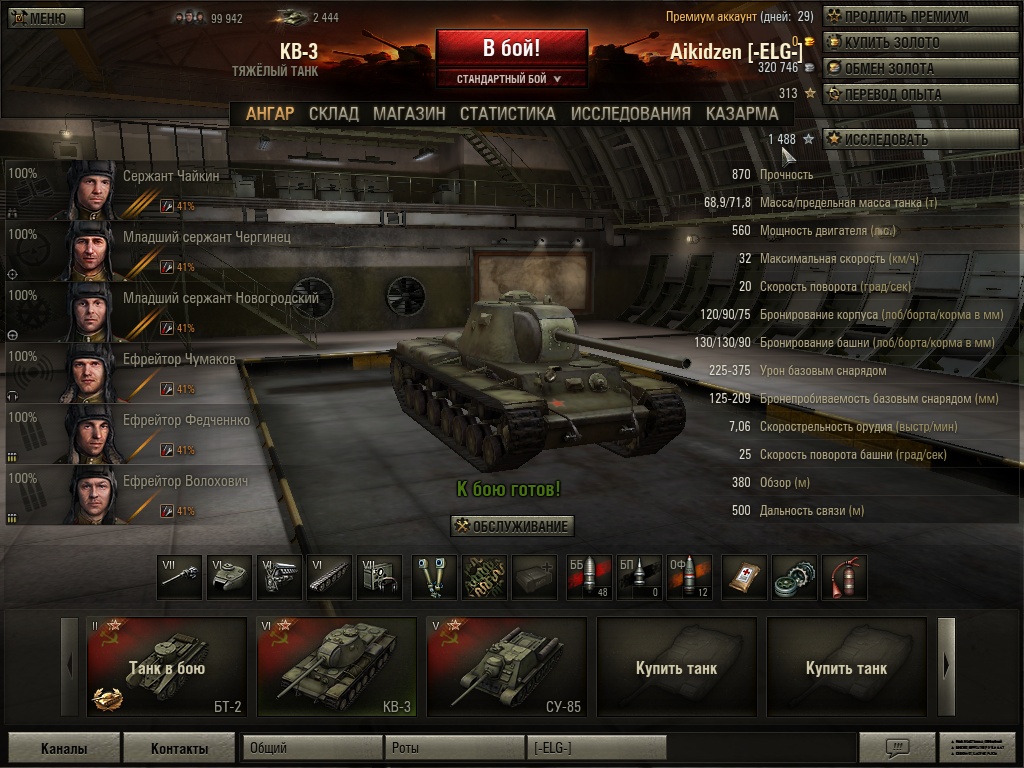
Task: Open the Обслуживание service button
Action: (512, 526)
